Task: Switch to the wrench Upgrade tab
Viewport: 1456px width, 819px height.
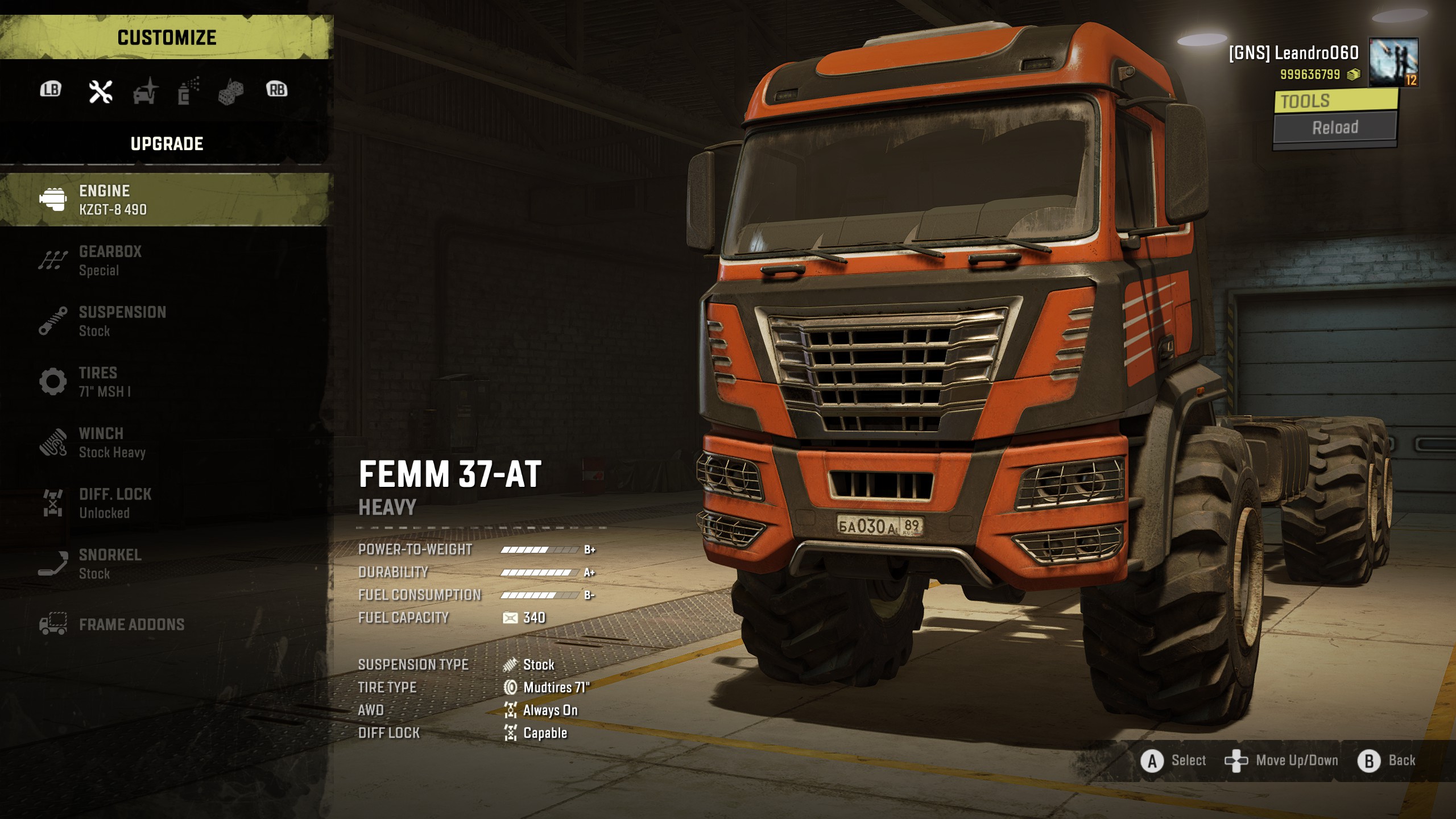Action: [x=101, y=91]
